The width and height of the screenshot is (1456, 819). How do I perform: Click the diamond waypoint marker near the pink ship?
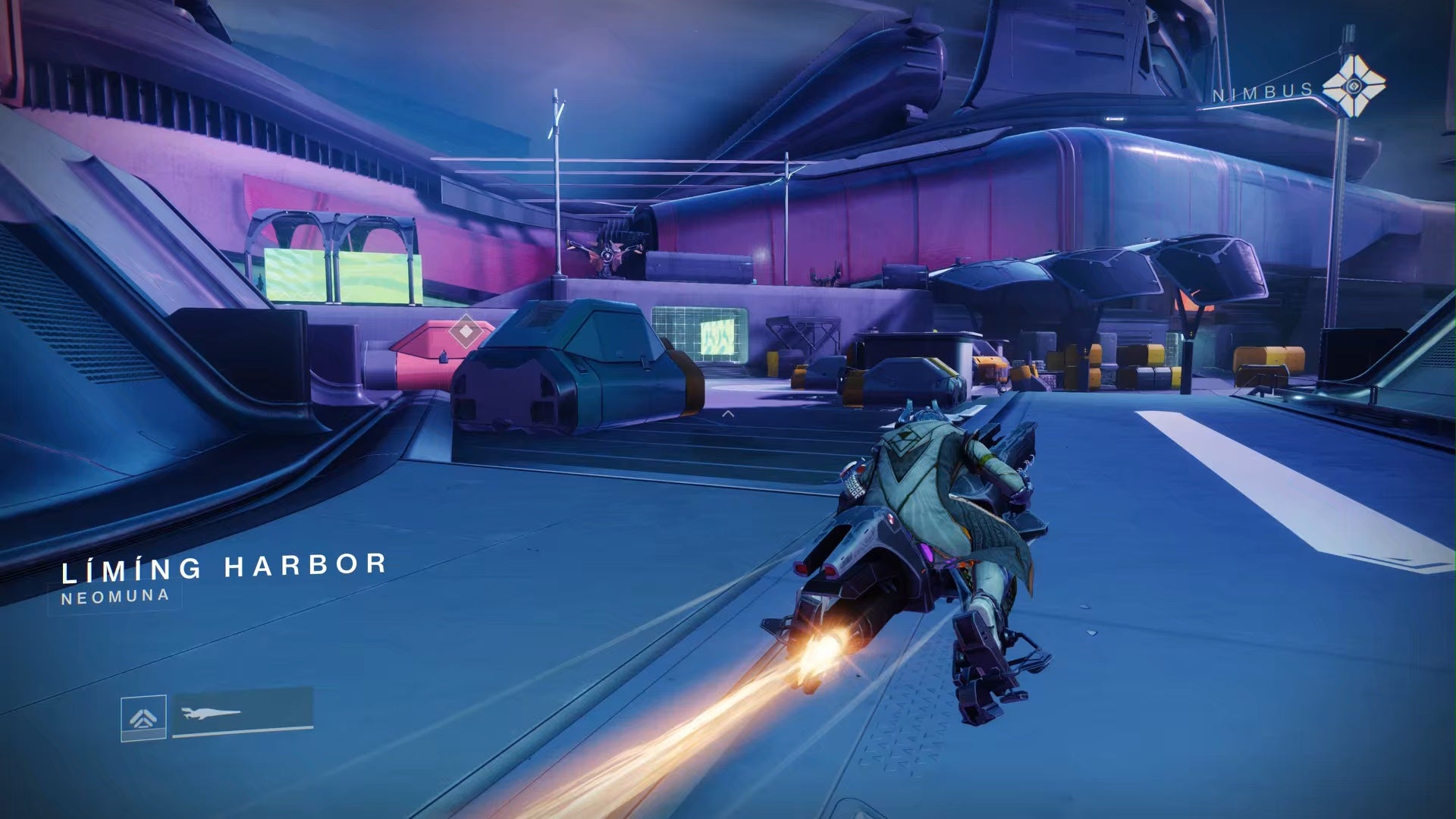(x=464, y=331)
